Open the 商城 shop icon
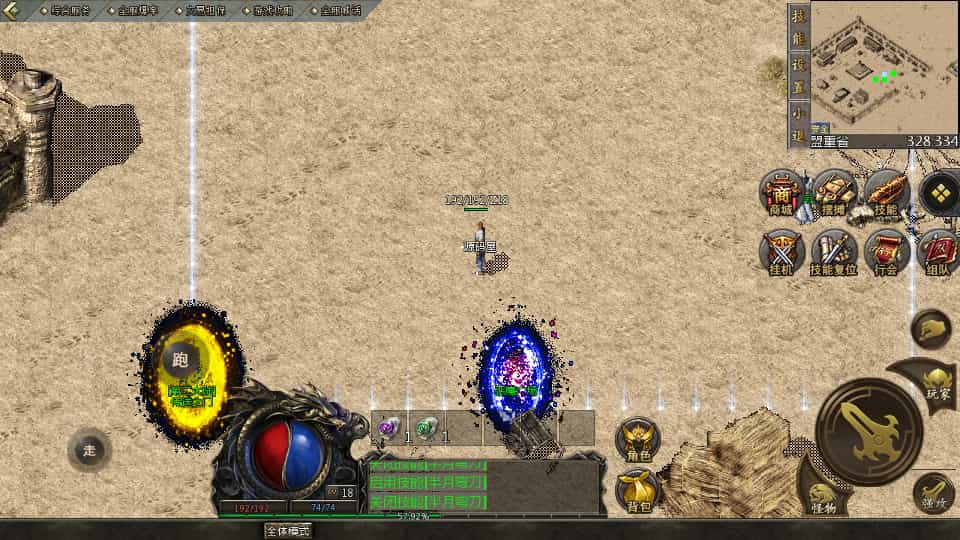The image size is (960, 540). point(781,193)
